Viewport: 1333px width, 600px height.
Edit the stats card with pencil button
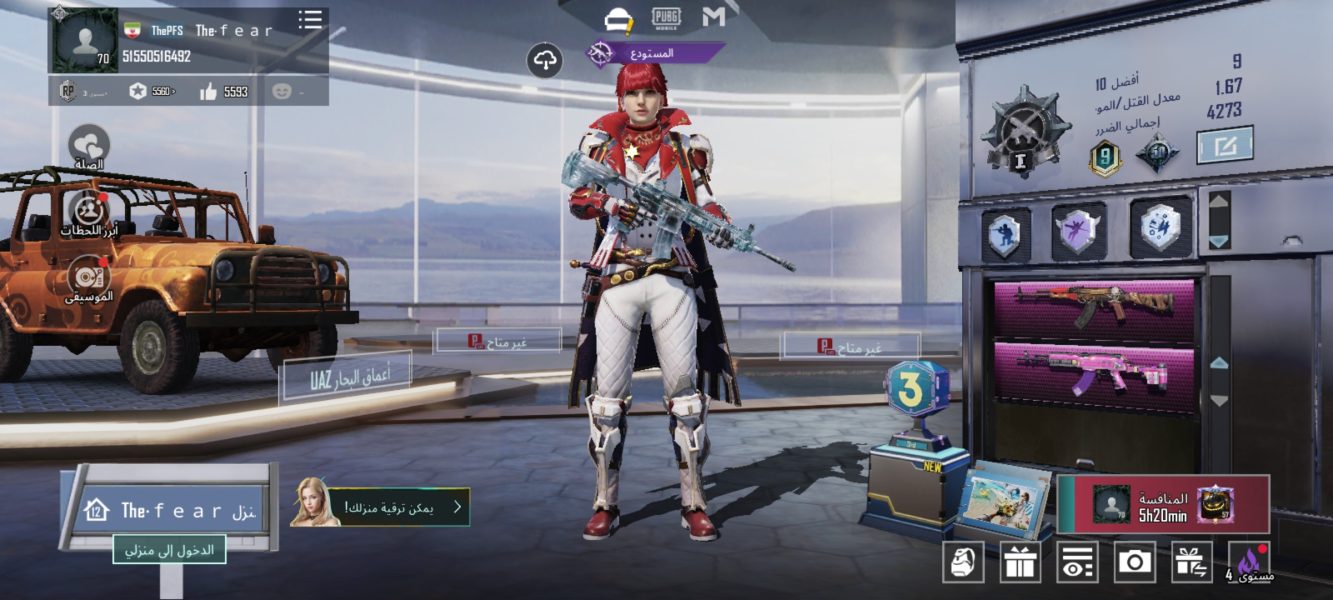pos(1225,146)
